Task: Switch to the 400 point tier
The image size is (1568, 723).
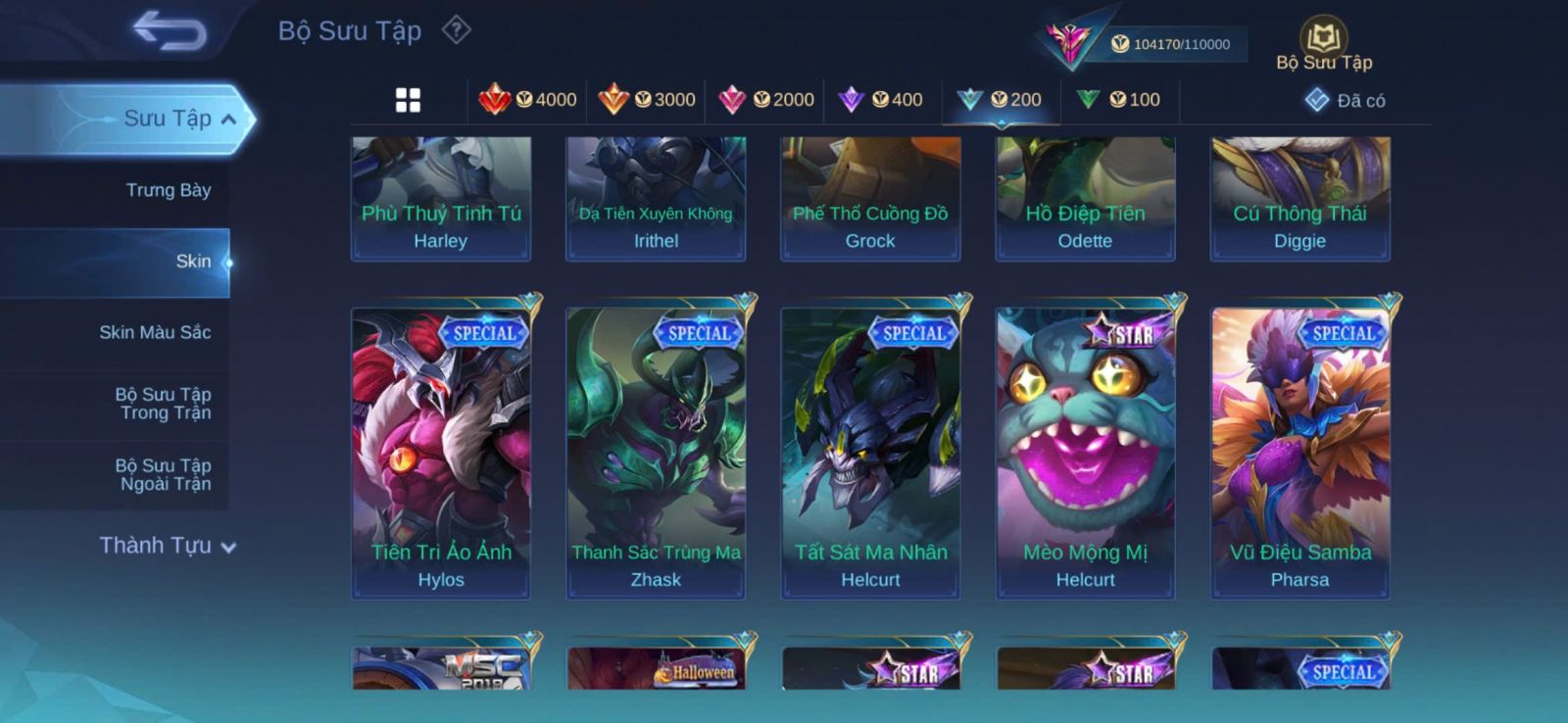Action: [x=880, y=100]
